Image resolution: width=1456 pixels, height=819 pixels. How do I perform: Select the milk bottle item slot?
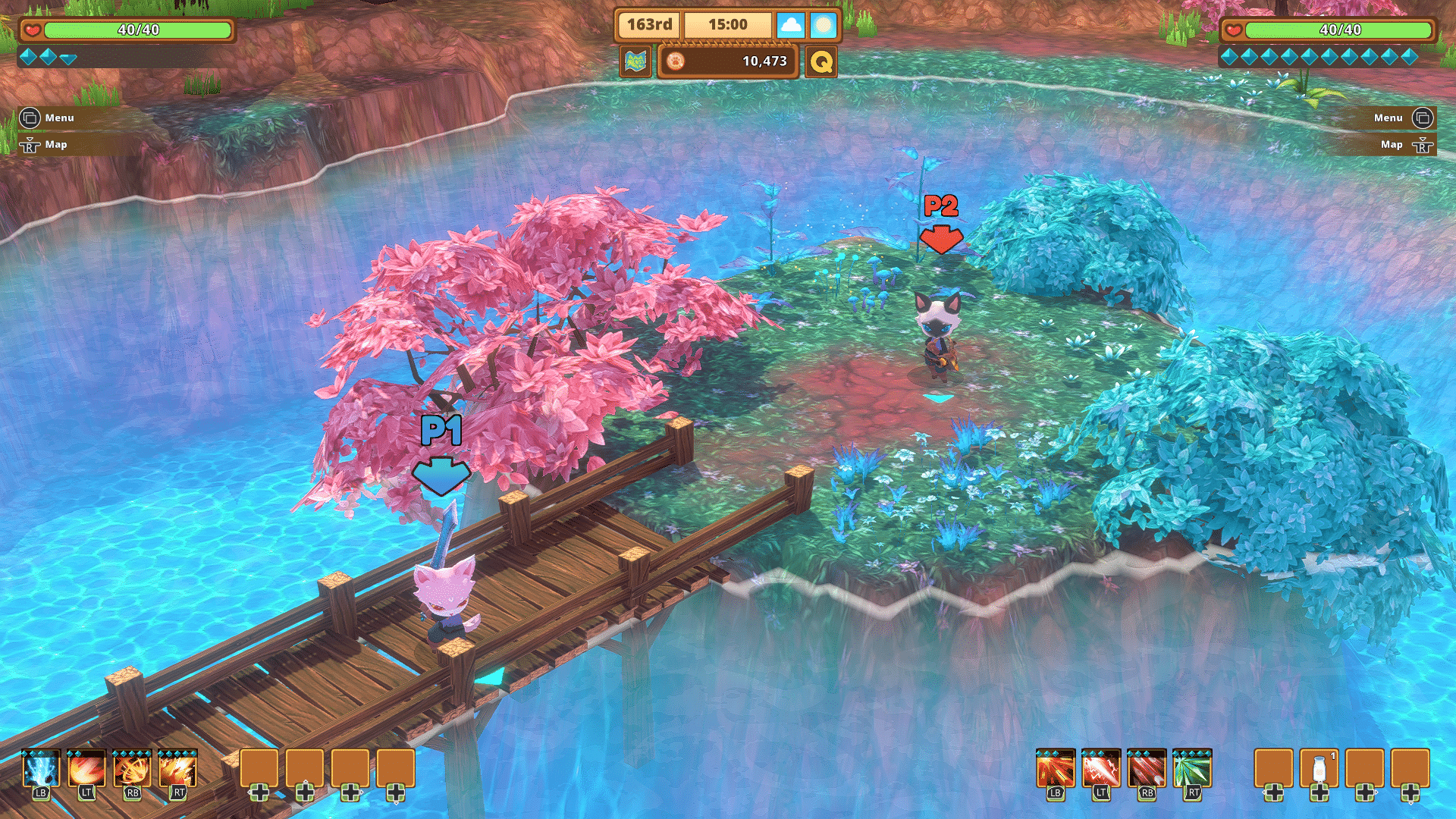(1319, 769)
